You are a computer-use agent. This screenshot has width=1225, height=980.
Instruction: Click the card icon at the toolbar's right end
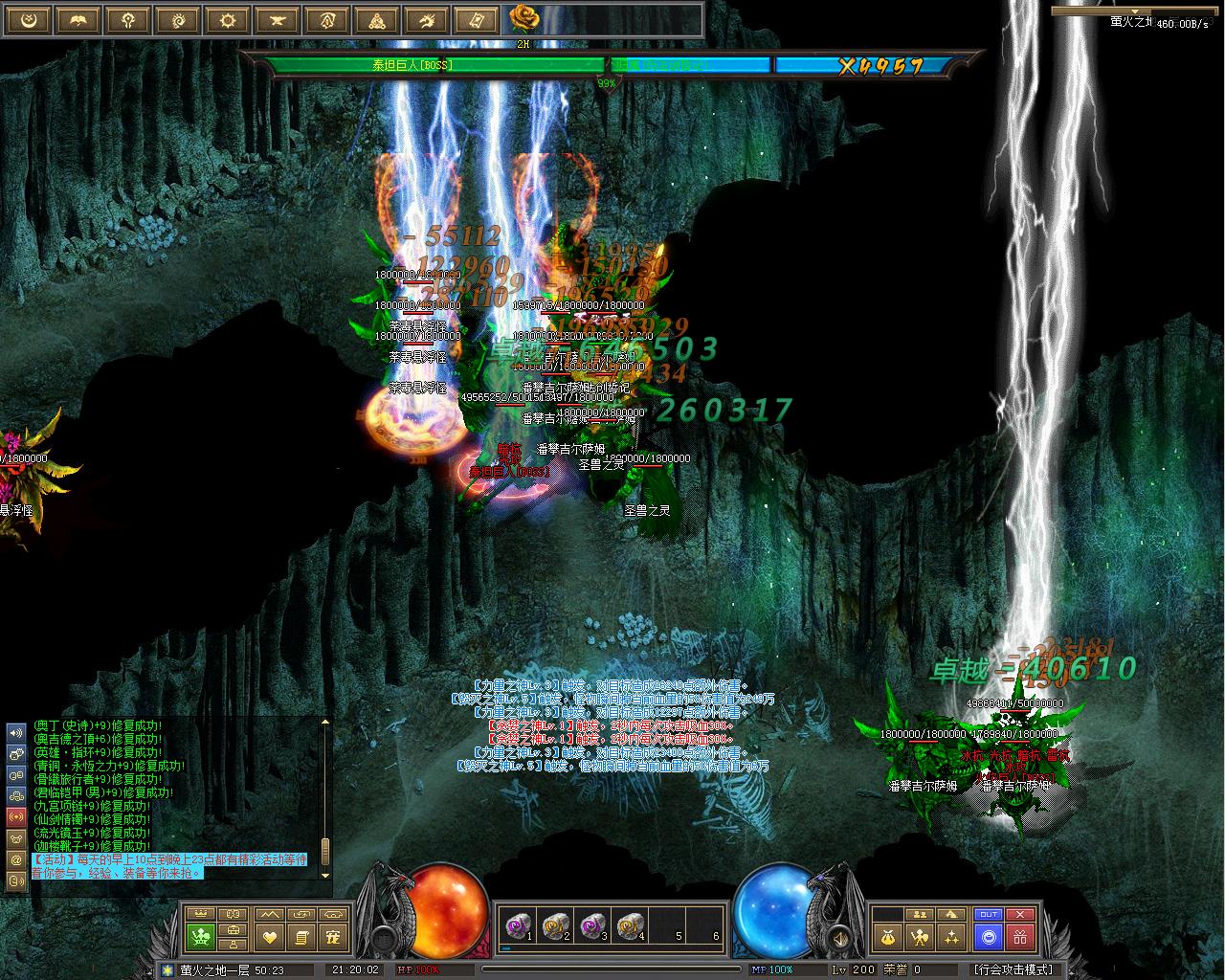476,20
